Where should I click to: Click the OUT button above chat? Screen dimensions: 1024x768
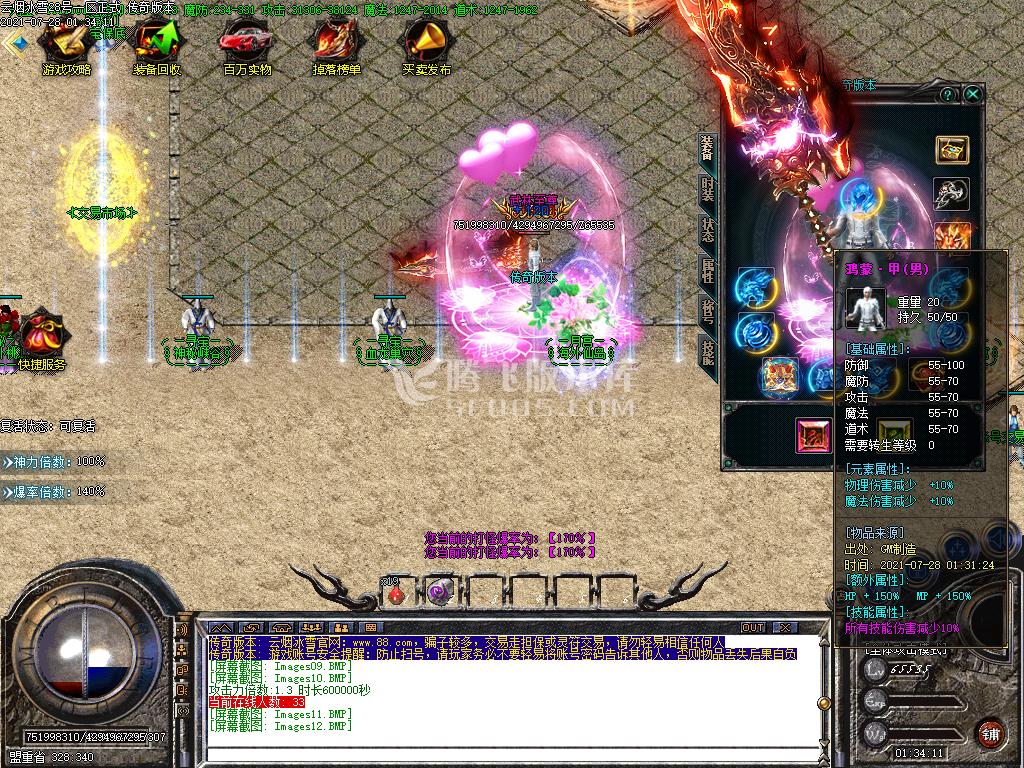pos(753,628)
